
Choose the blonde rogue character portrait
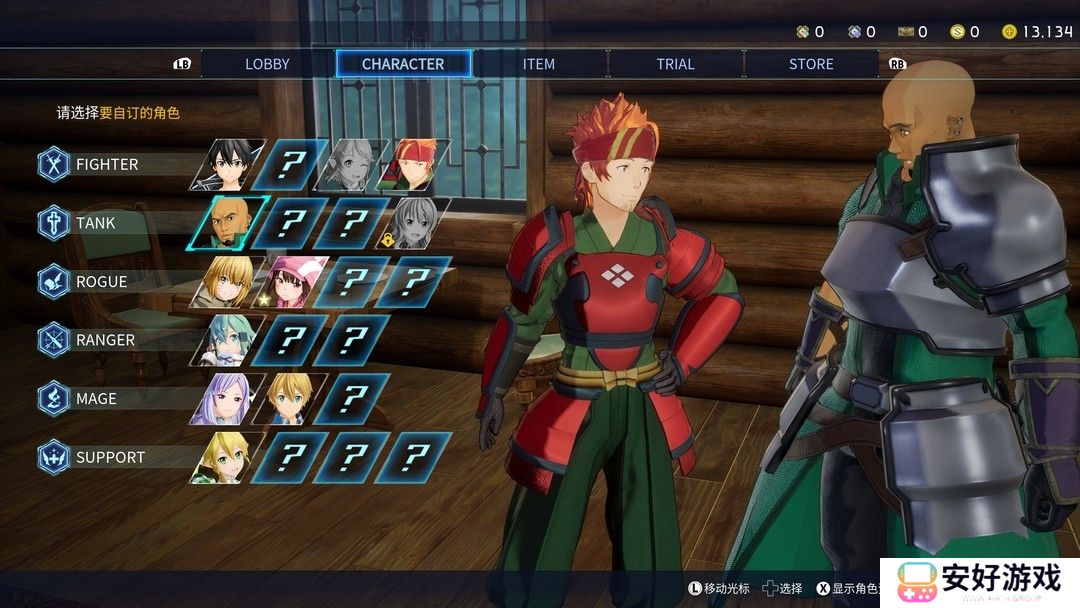click(x=227, y=282)
